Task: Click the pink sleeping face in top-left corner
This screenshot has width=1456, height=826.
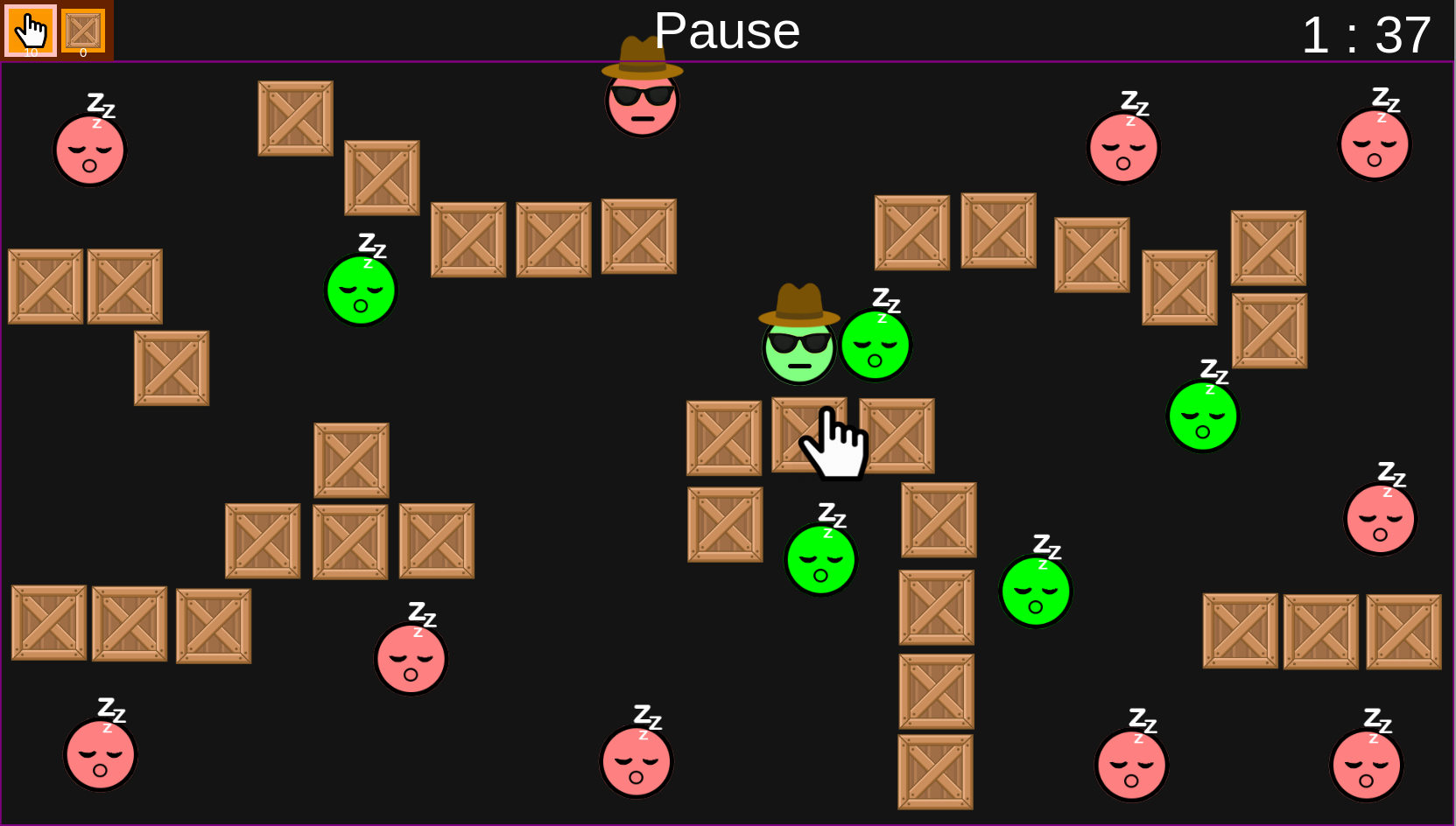Action: (90, 150)
